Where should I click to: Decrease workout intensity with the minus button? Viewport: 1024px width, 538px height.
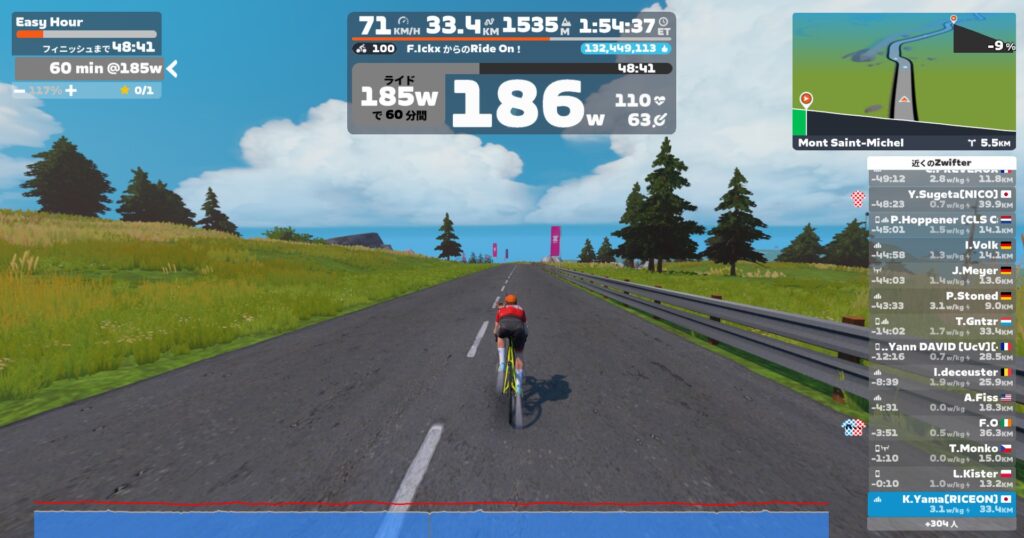point(20,90)
